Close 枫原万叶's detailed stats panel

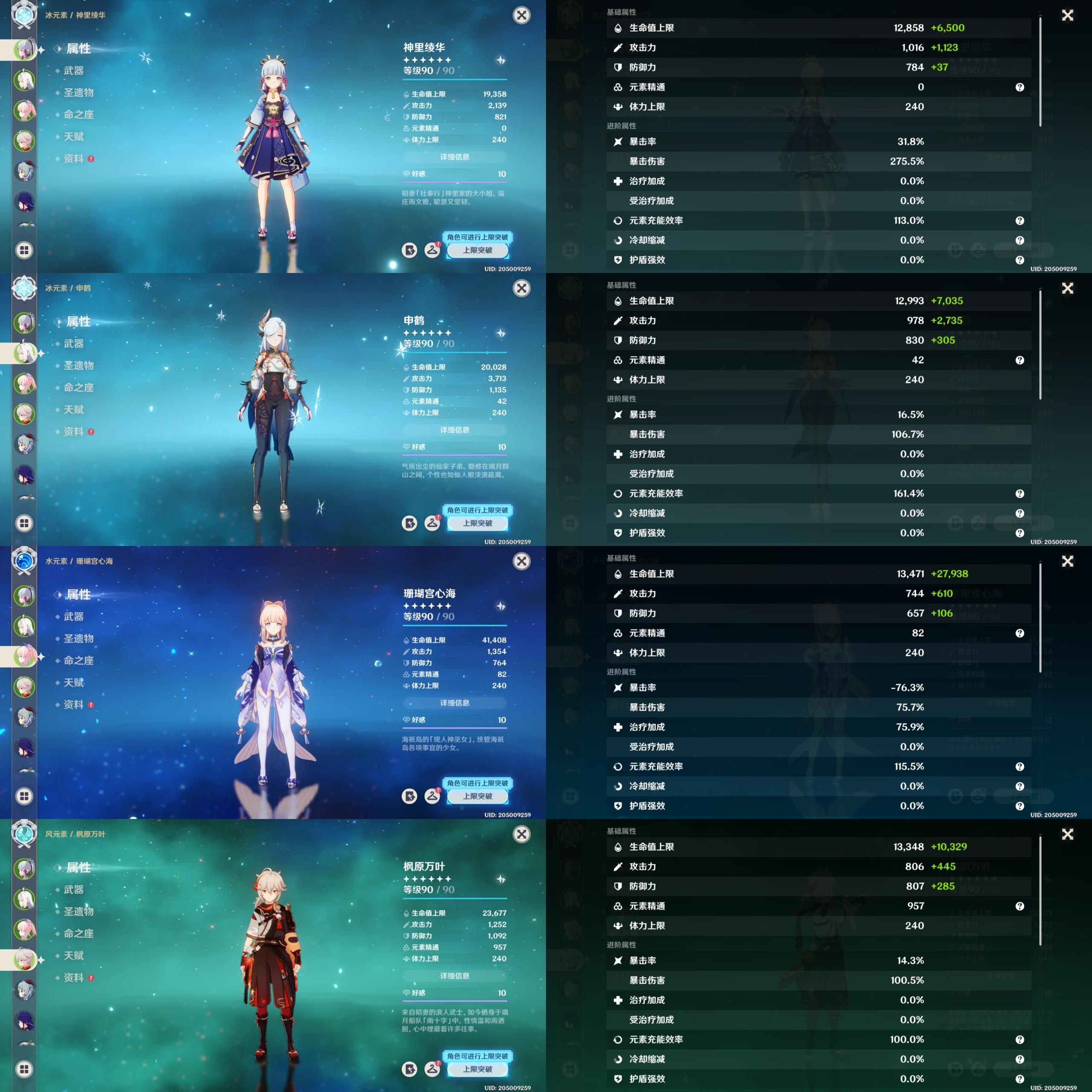1067,834
